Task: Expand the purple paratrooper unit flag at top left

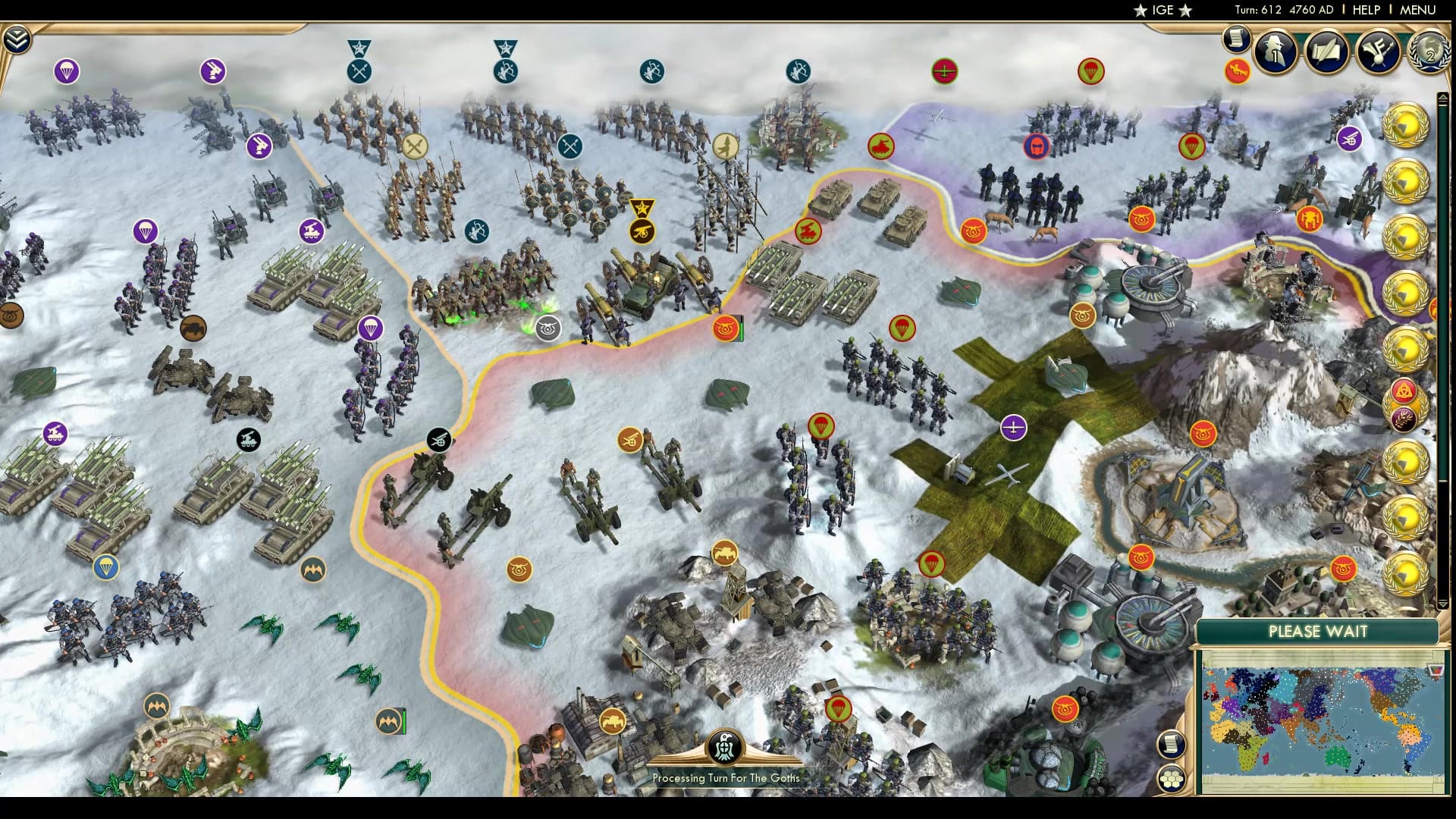Action: click(x=67, y=71)
